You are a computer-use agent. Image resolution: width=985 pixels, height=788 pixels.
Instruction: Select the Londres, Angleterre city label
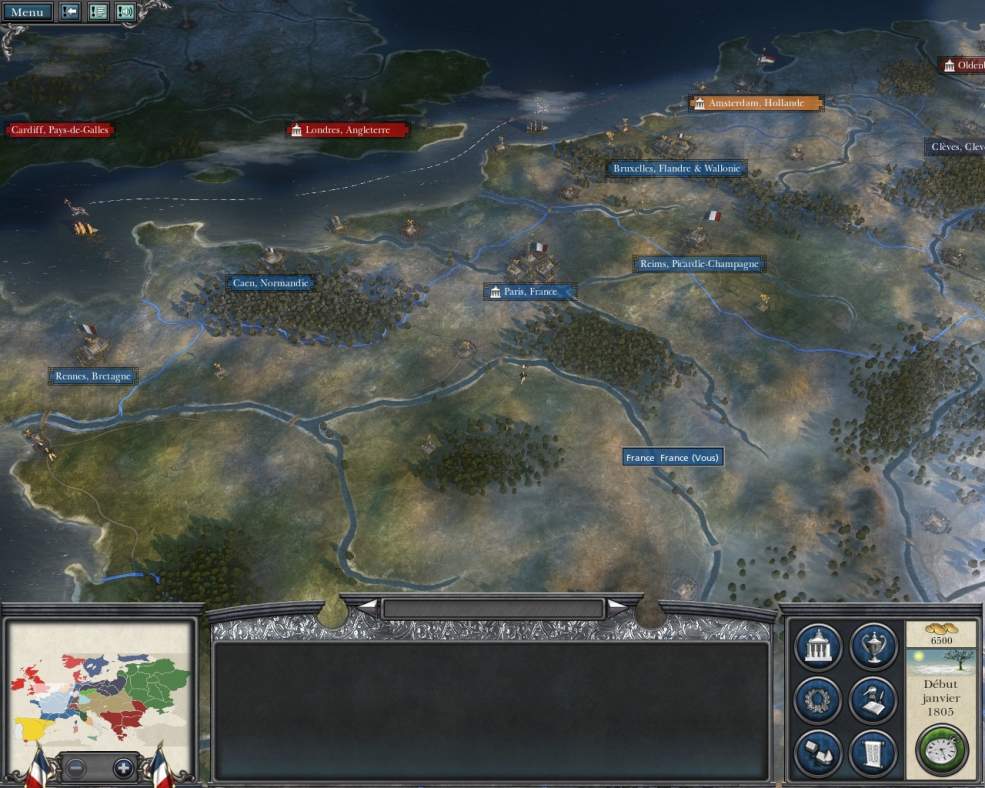(348, 130)
